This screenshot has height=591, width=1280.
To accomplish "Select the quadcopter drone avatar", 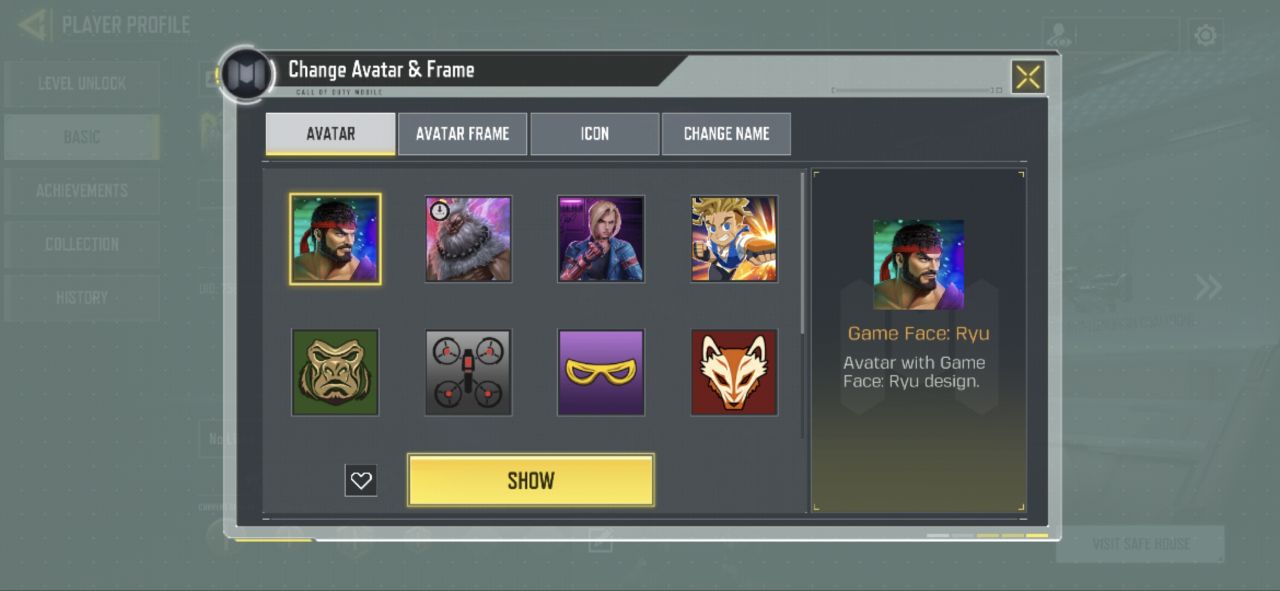I will 468,372.
